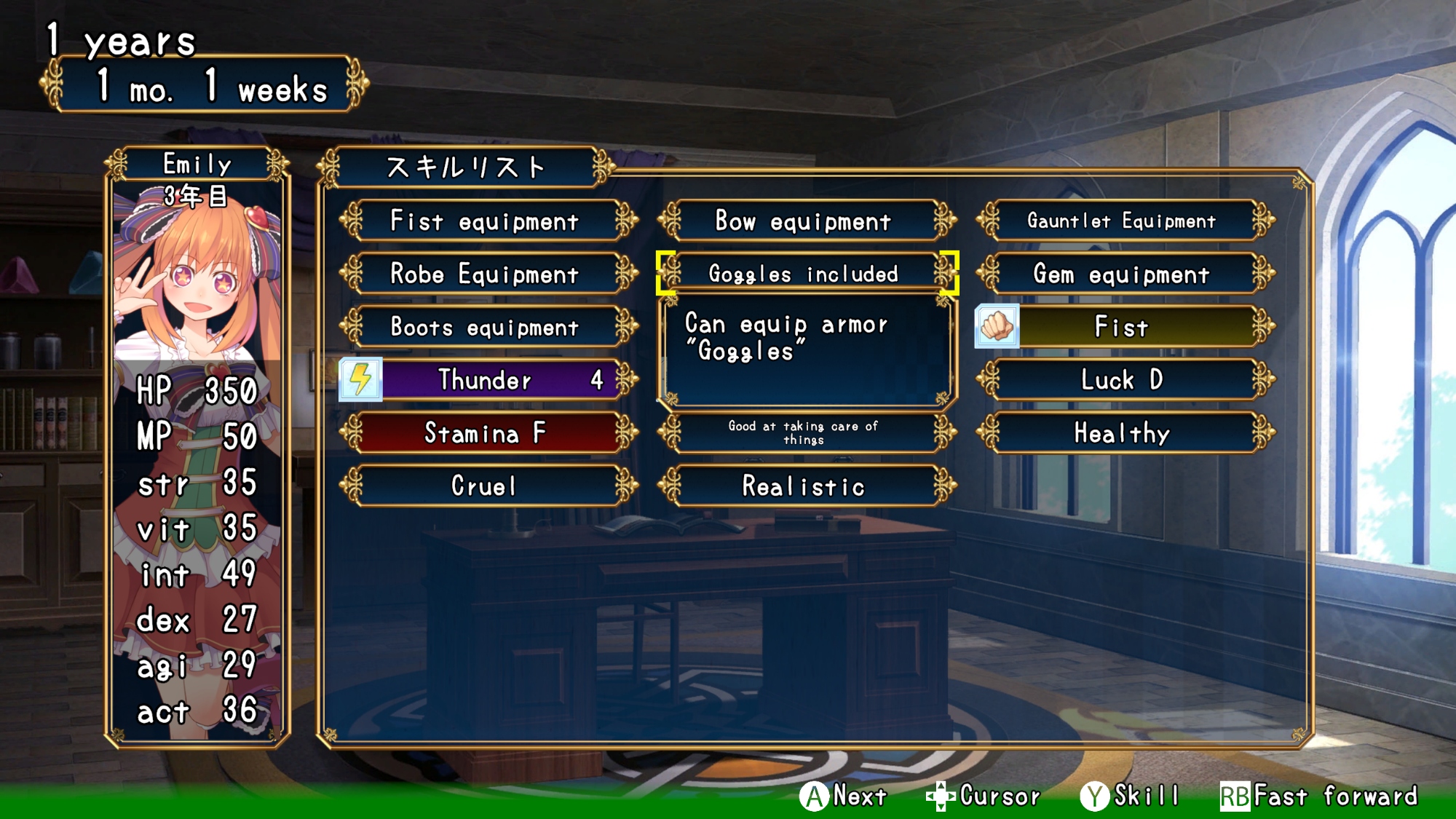Select the Goggles included skill
The height and width of the screenshot is (819, 1456).
804,274
